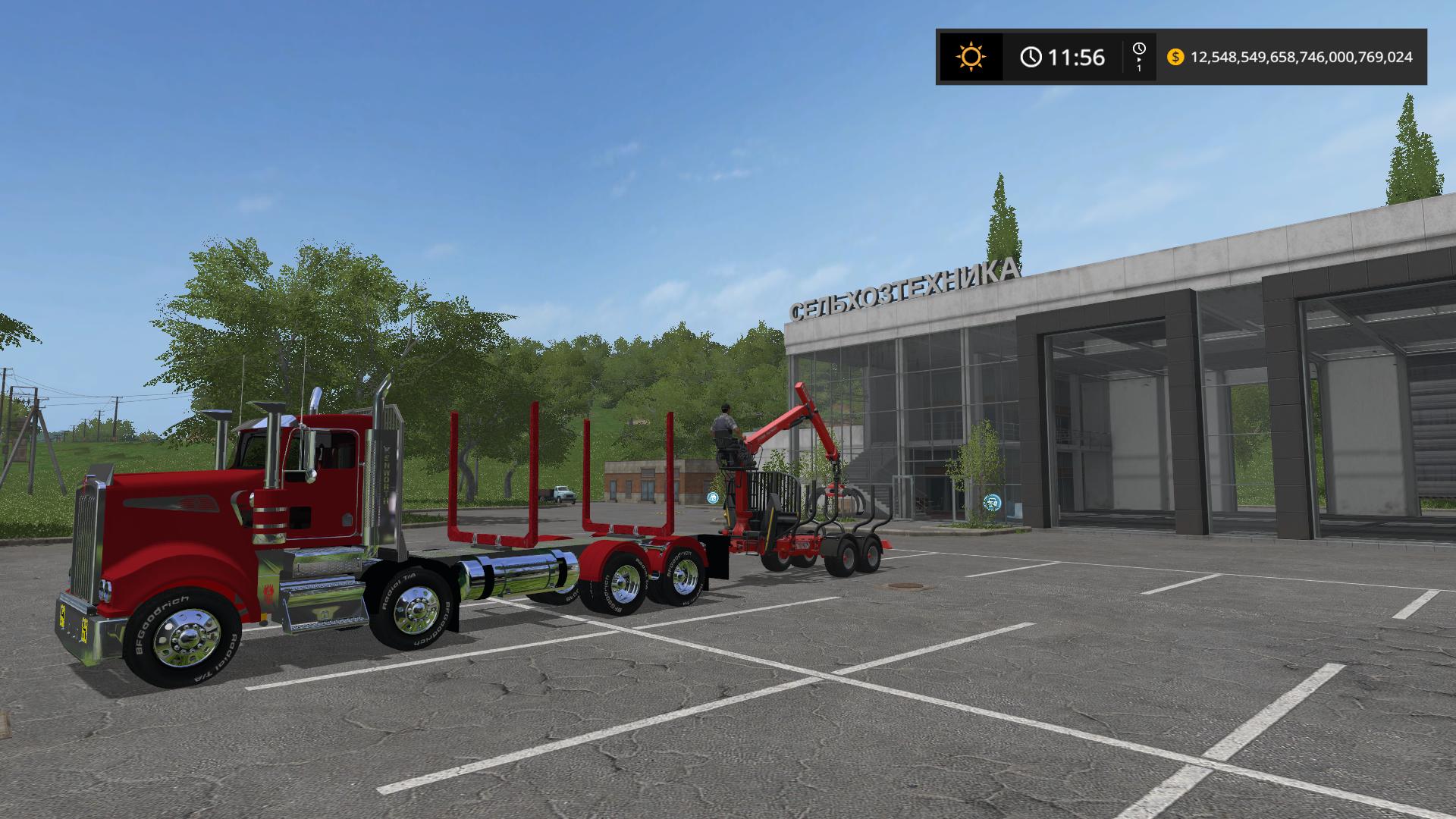Click the gold coin money icon

tap(1175, 57)
